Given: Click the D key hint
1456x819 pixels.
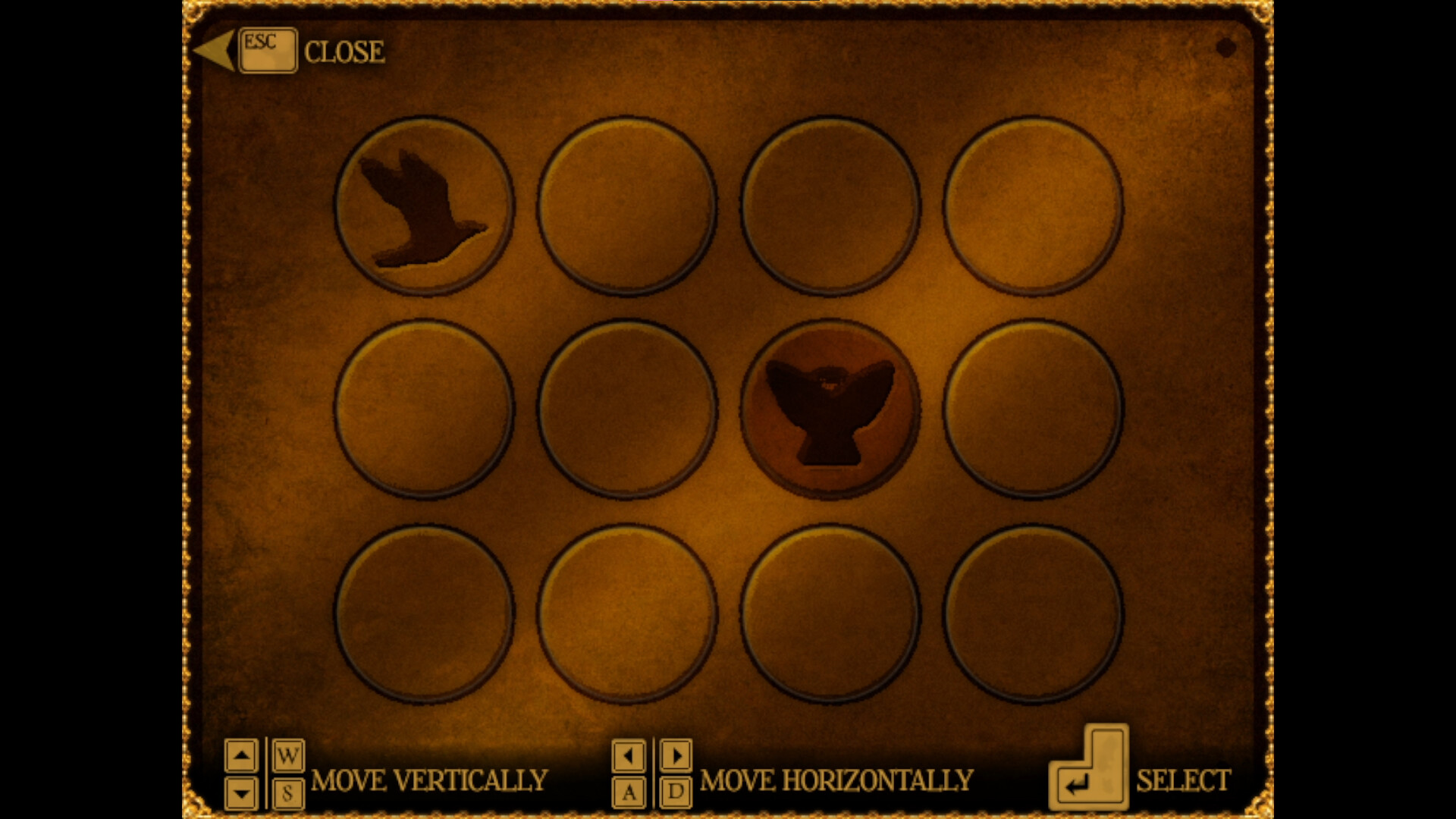Looking at the screenshot, I should (676, 793).
